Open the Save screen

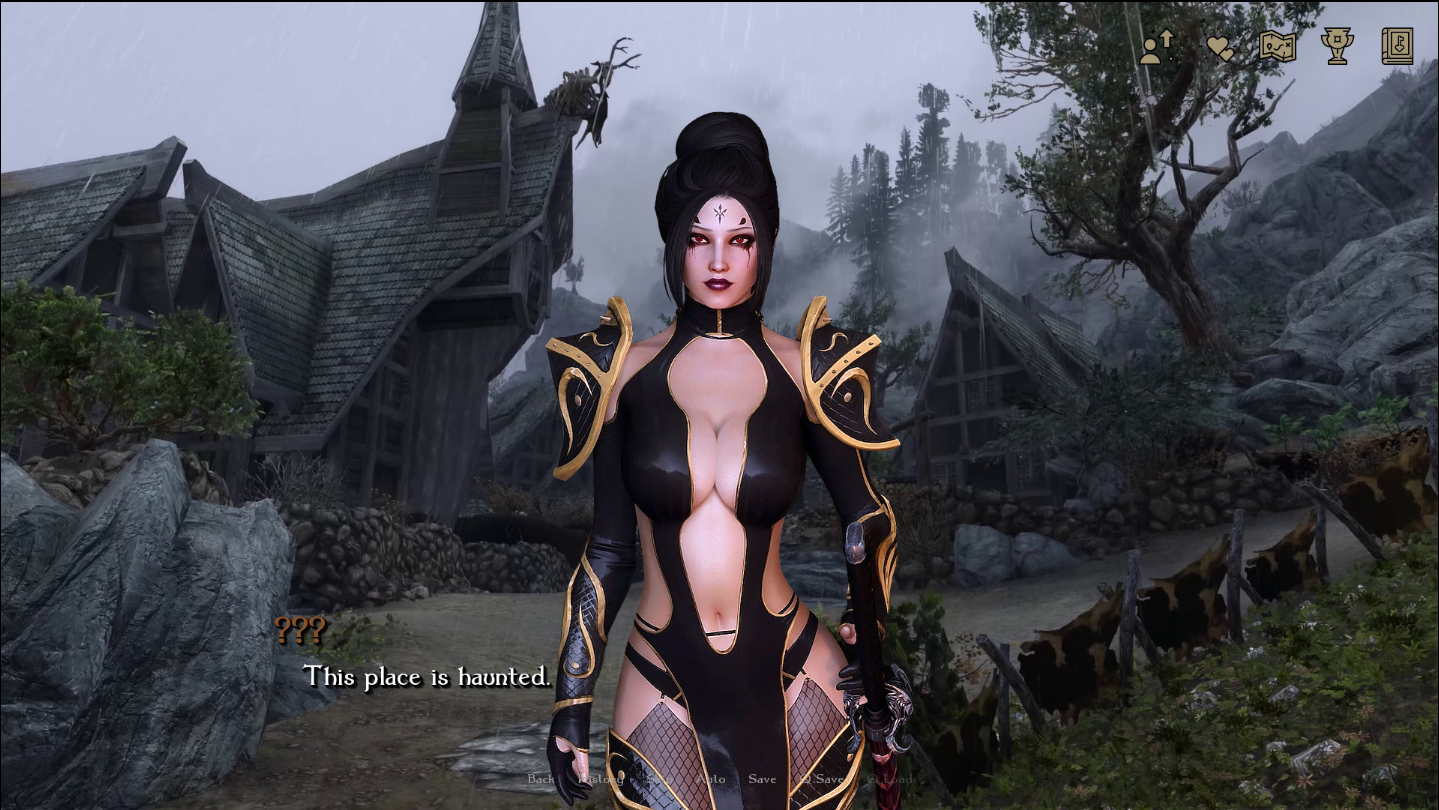762,779
